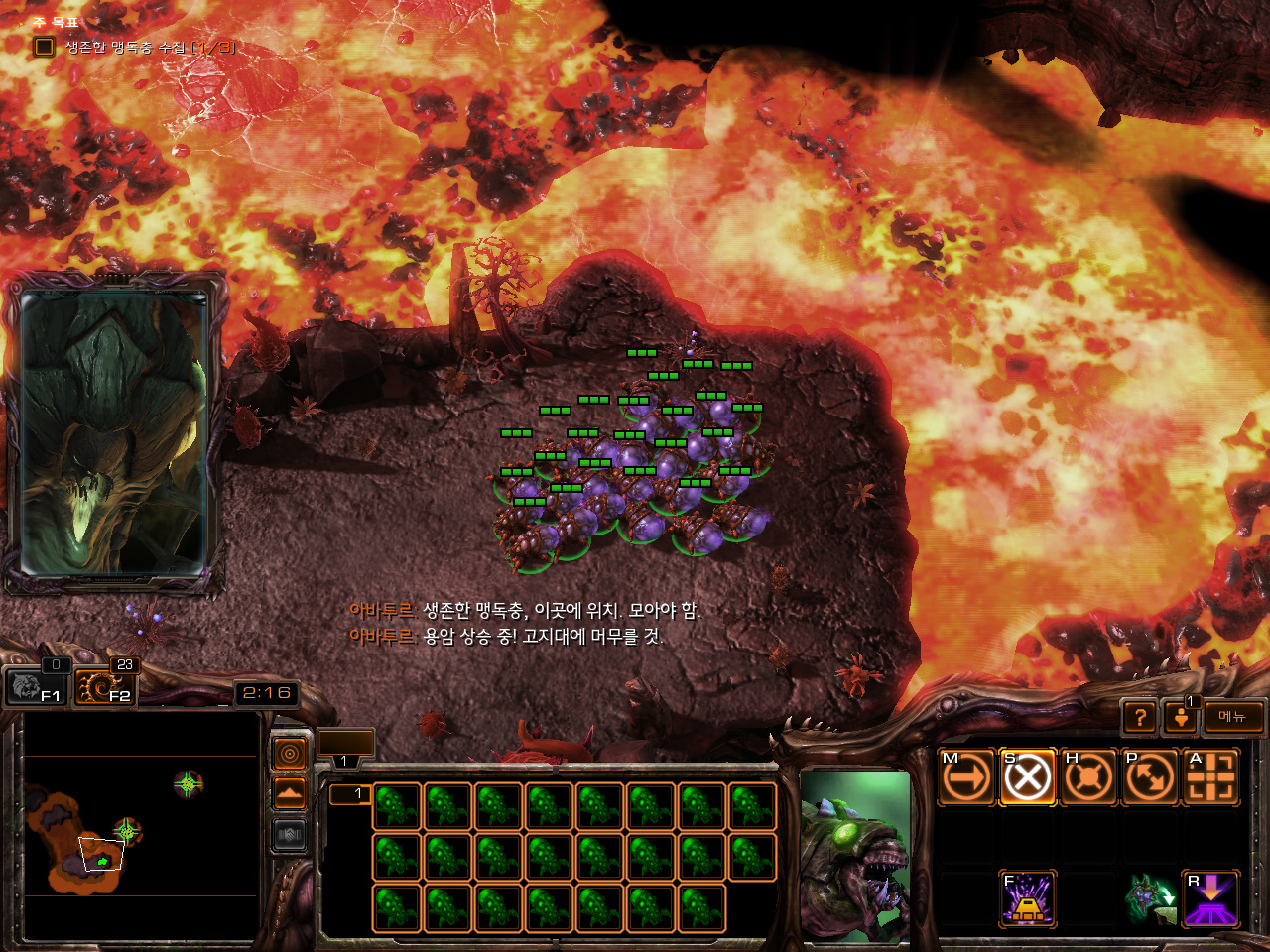
Task: Issue the Move command
Action: click(966, 776)
